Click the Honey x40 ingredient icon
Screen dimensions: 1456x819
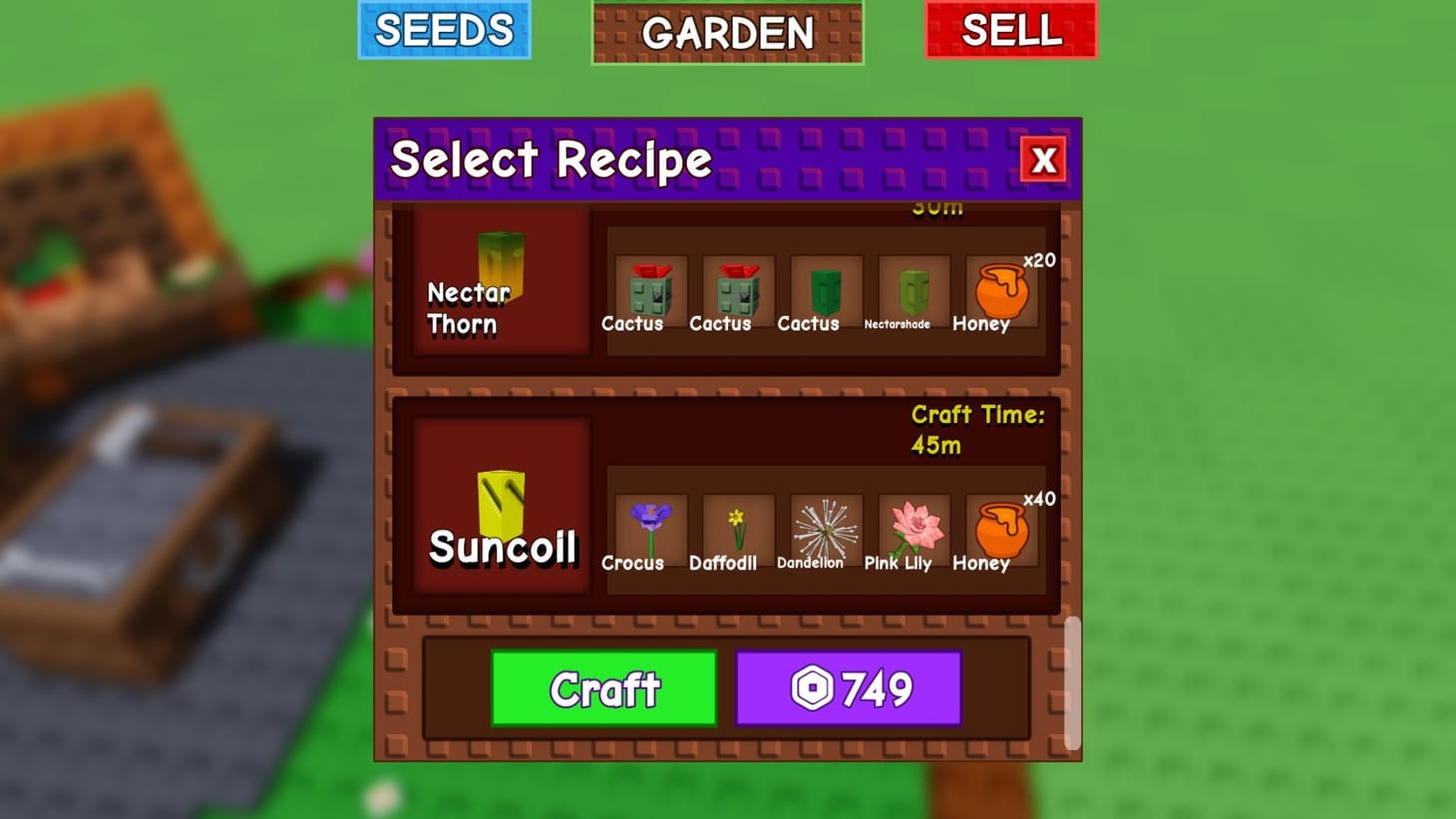997,531
